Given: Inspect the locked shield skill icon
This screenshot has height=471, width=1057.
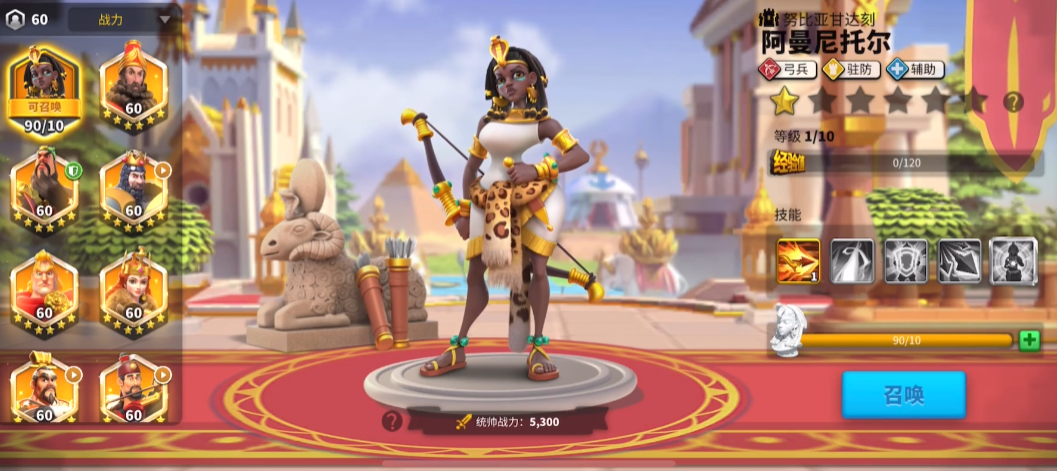Looking at the screenshot, I should 905,261.
